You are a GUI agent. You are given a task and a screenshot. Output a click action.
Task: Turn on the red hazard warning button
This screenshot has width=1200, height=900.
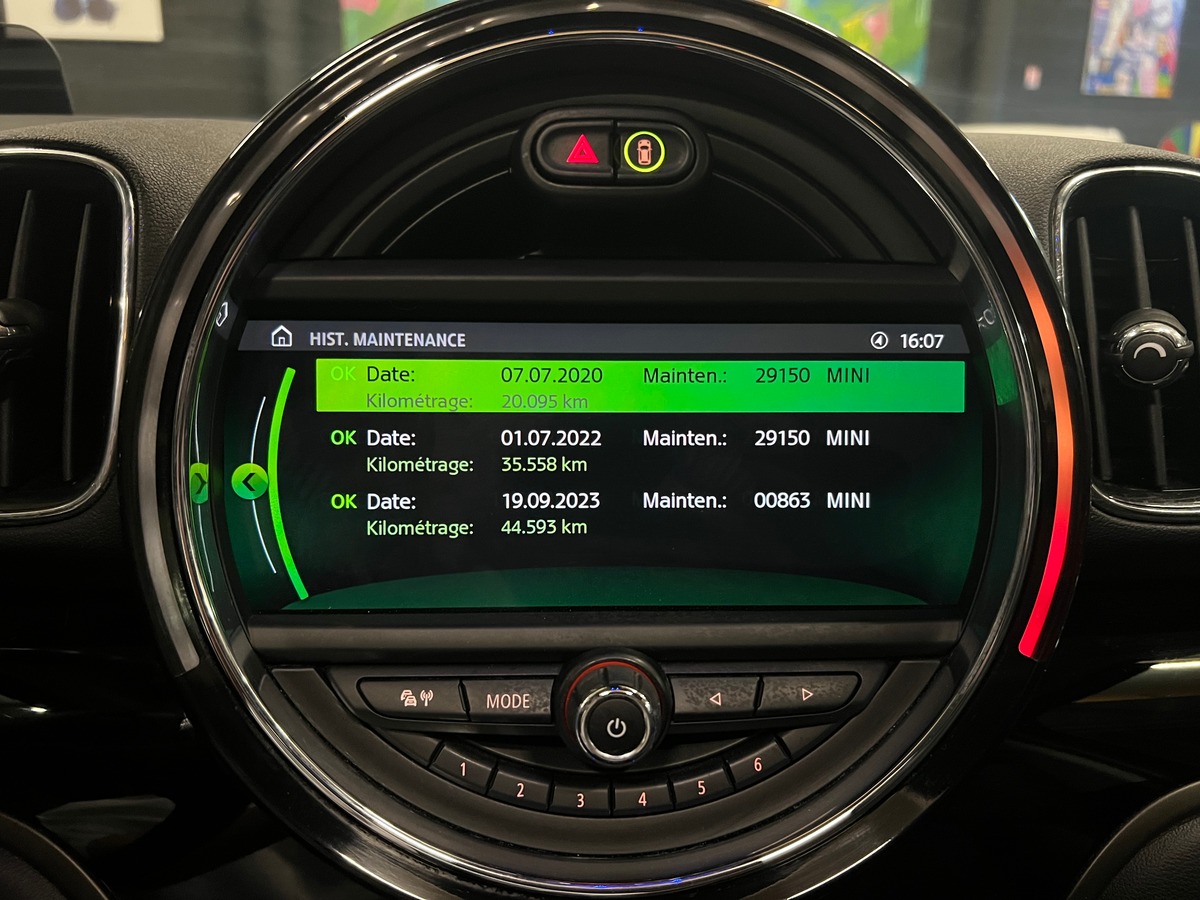pyautogui.click(x=581, y=152)
